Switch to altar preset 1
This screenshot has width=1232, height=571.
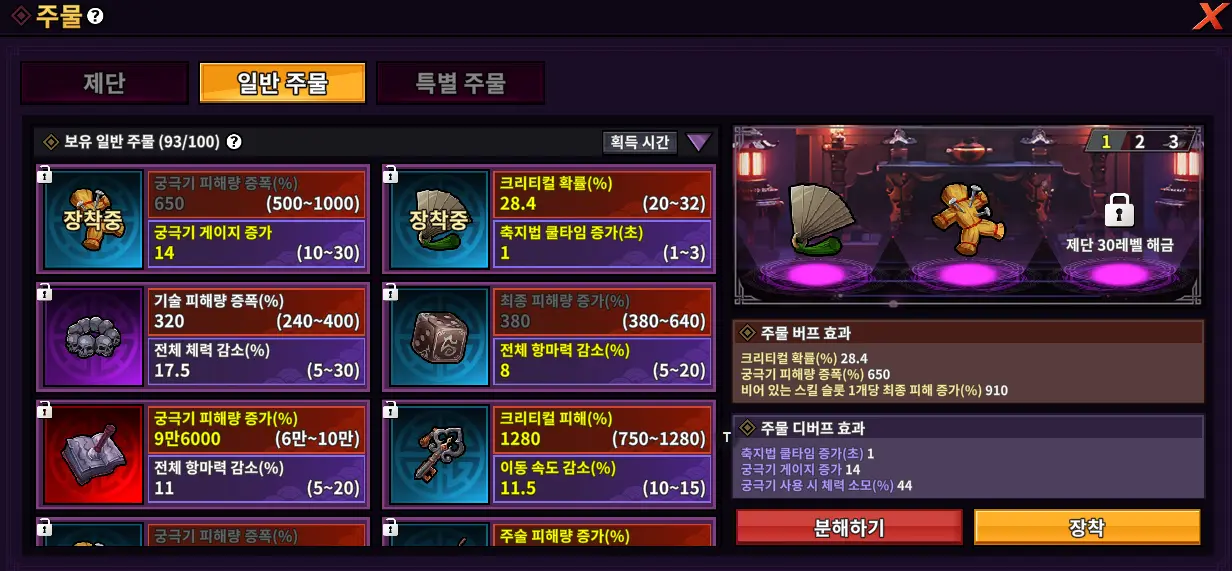pyautogui.click(x=1106, y=141)
